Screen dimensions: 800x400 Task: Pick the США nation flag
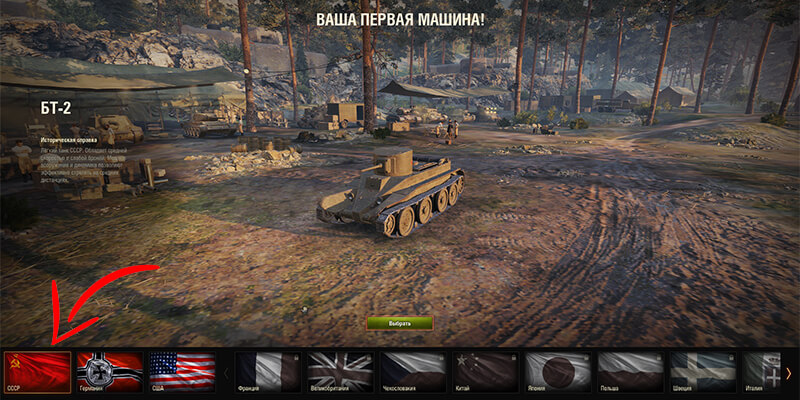coord(182,372)
